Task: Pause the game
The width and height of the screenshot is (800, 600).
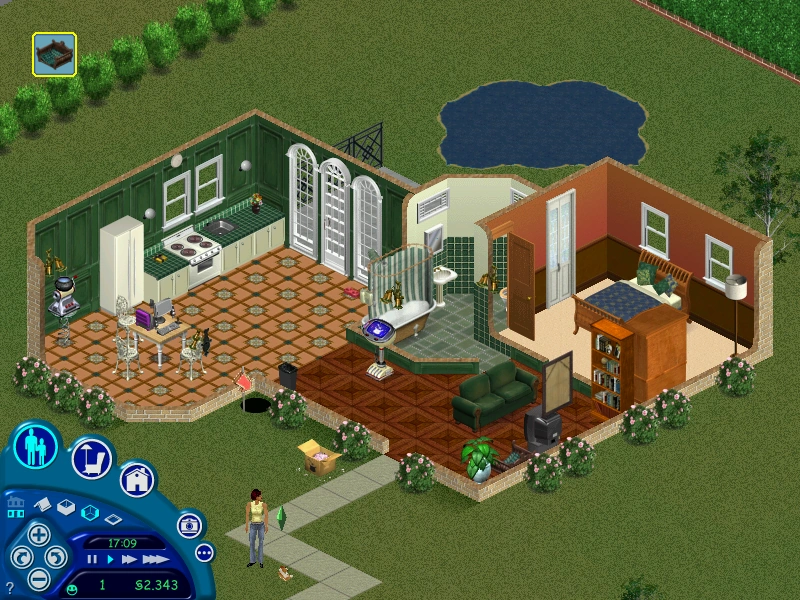Action: click(92, 560)
